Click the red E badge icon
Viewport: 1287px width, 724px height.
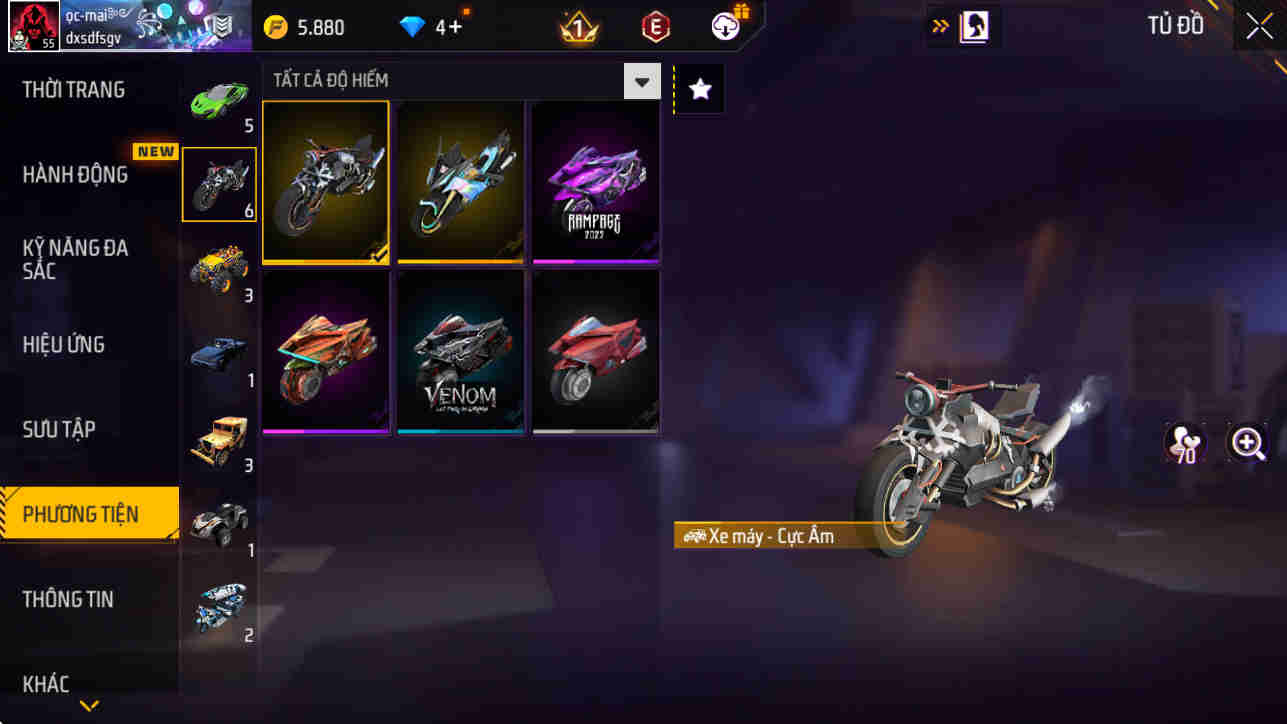[x=657, y=27]
